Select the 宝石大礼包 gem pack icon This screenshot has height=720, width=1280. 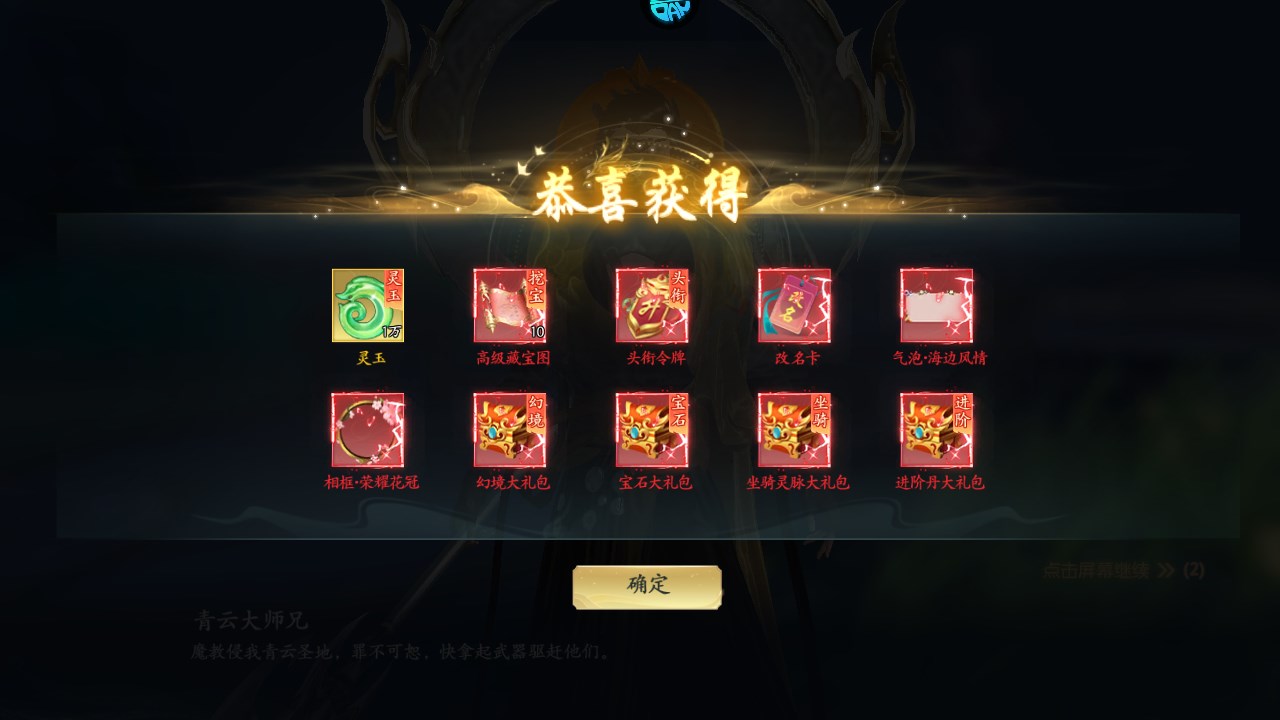coord(652,430)
